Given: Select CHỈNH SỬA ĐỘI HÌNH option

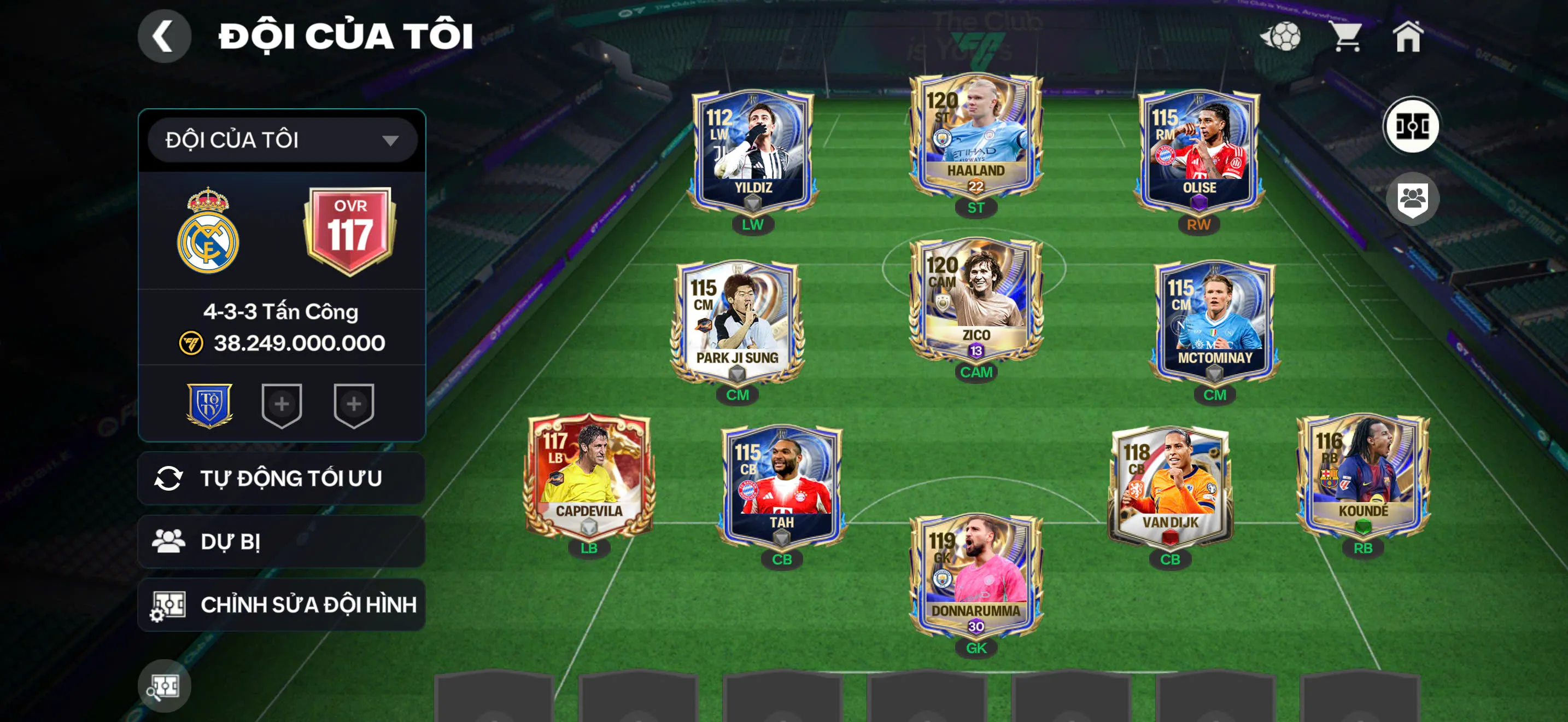Looking at the screenshot, I should pyautogui.click(x=282, y=604).
